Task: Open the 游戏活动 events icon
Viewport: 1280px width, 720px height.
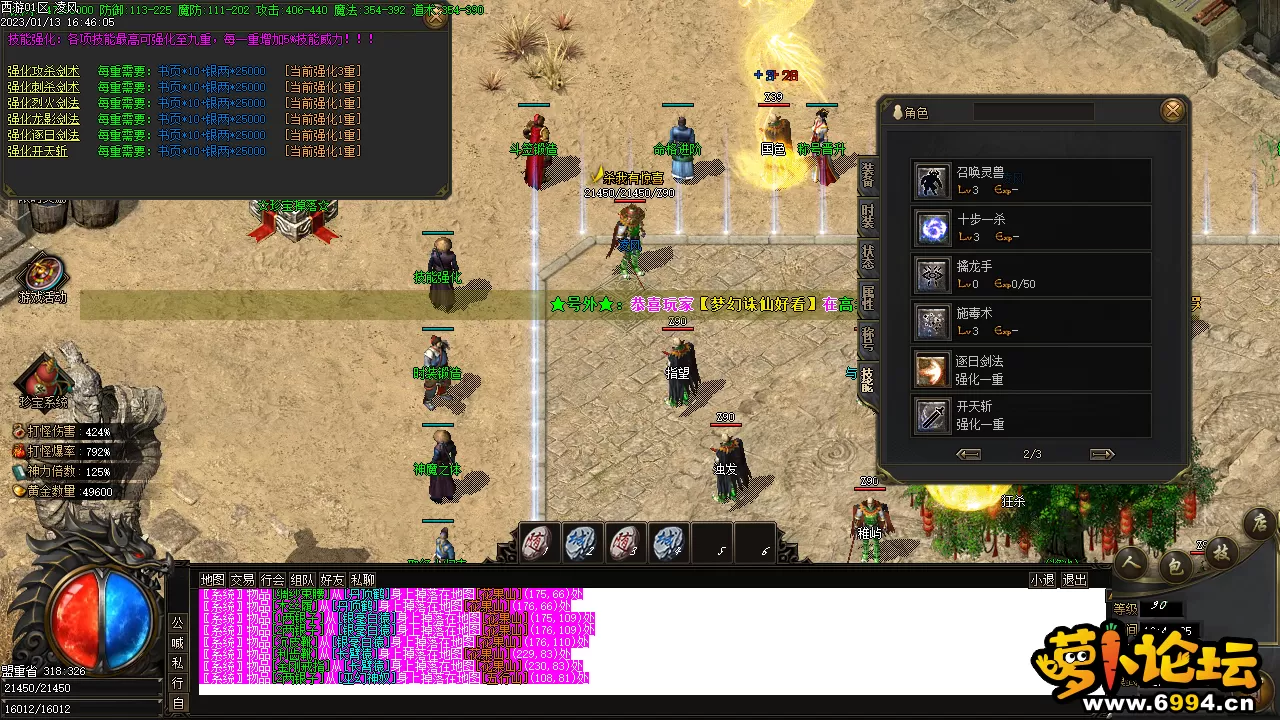Action: coord(43,278)
